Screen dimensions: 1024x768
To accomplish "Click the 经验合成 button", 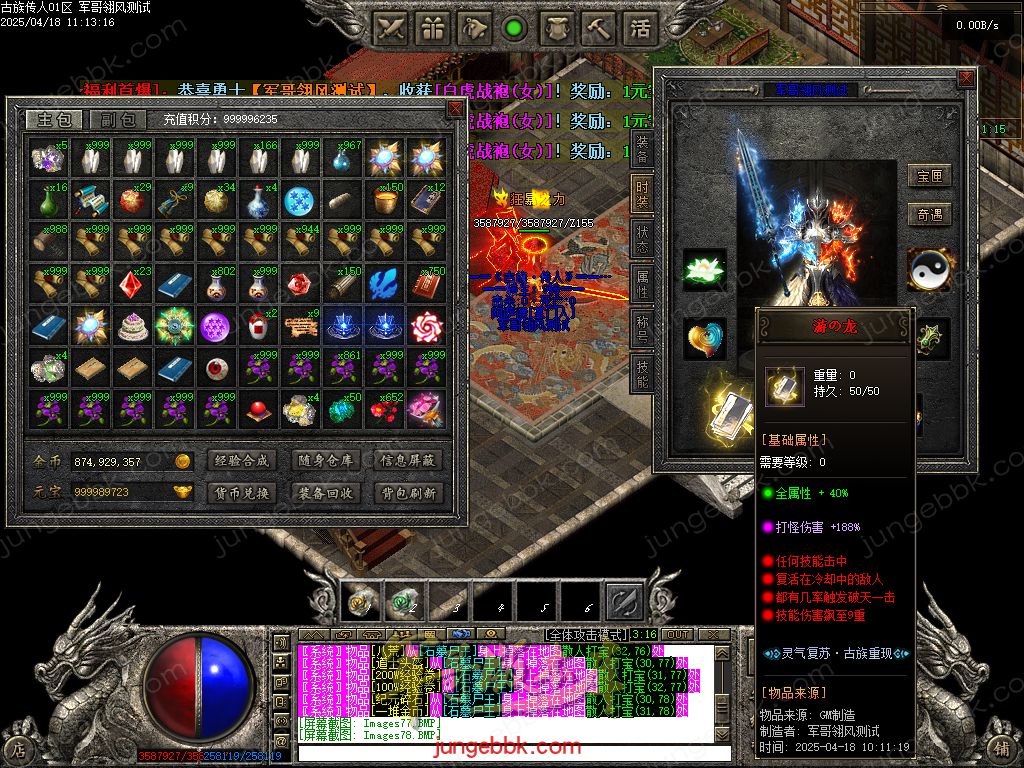I will tap(242, 461).
